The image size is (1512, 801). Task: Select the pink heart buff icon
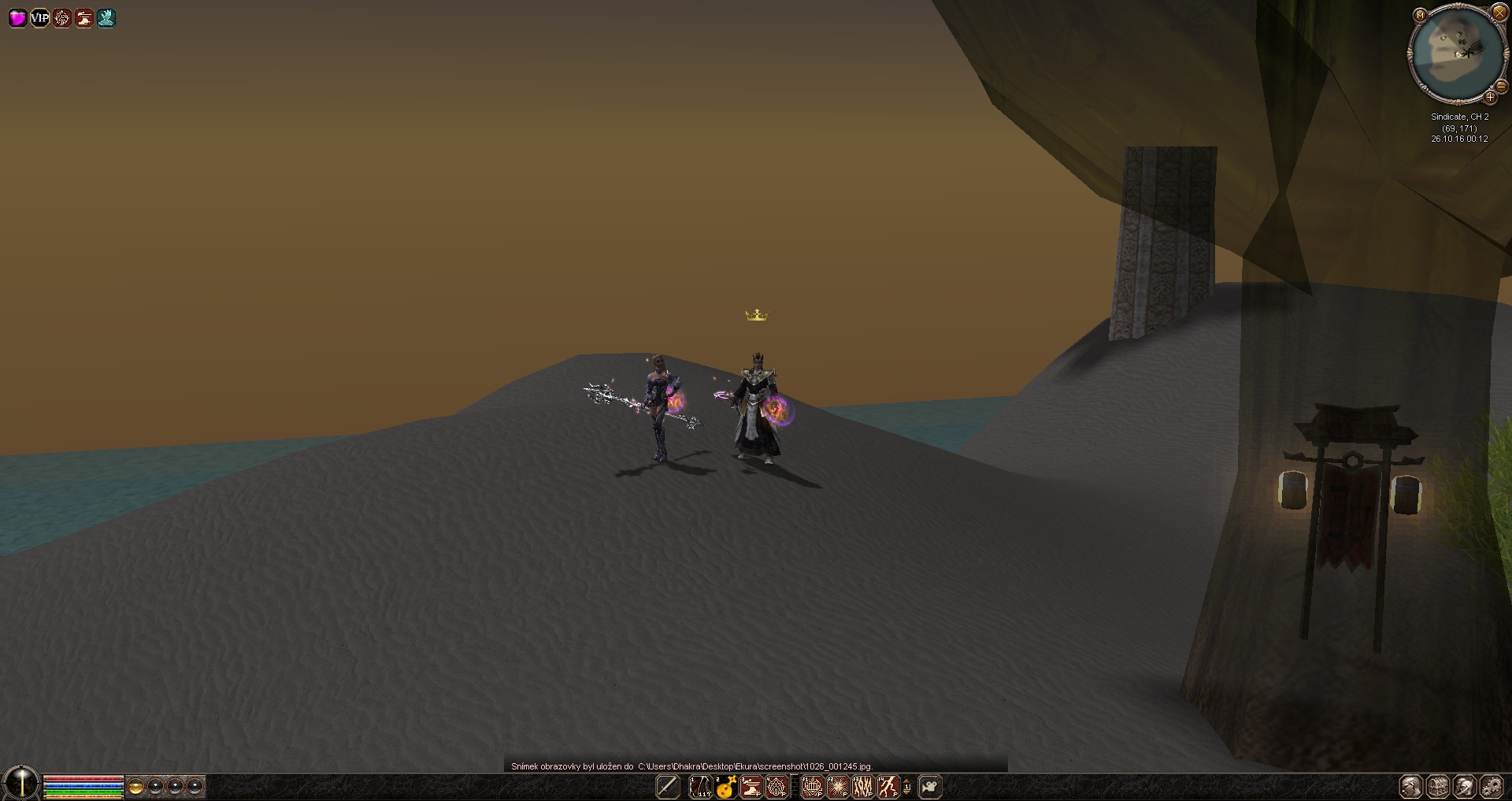(17, 17)
